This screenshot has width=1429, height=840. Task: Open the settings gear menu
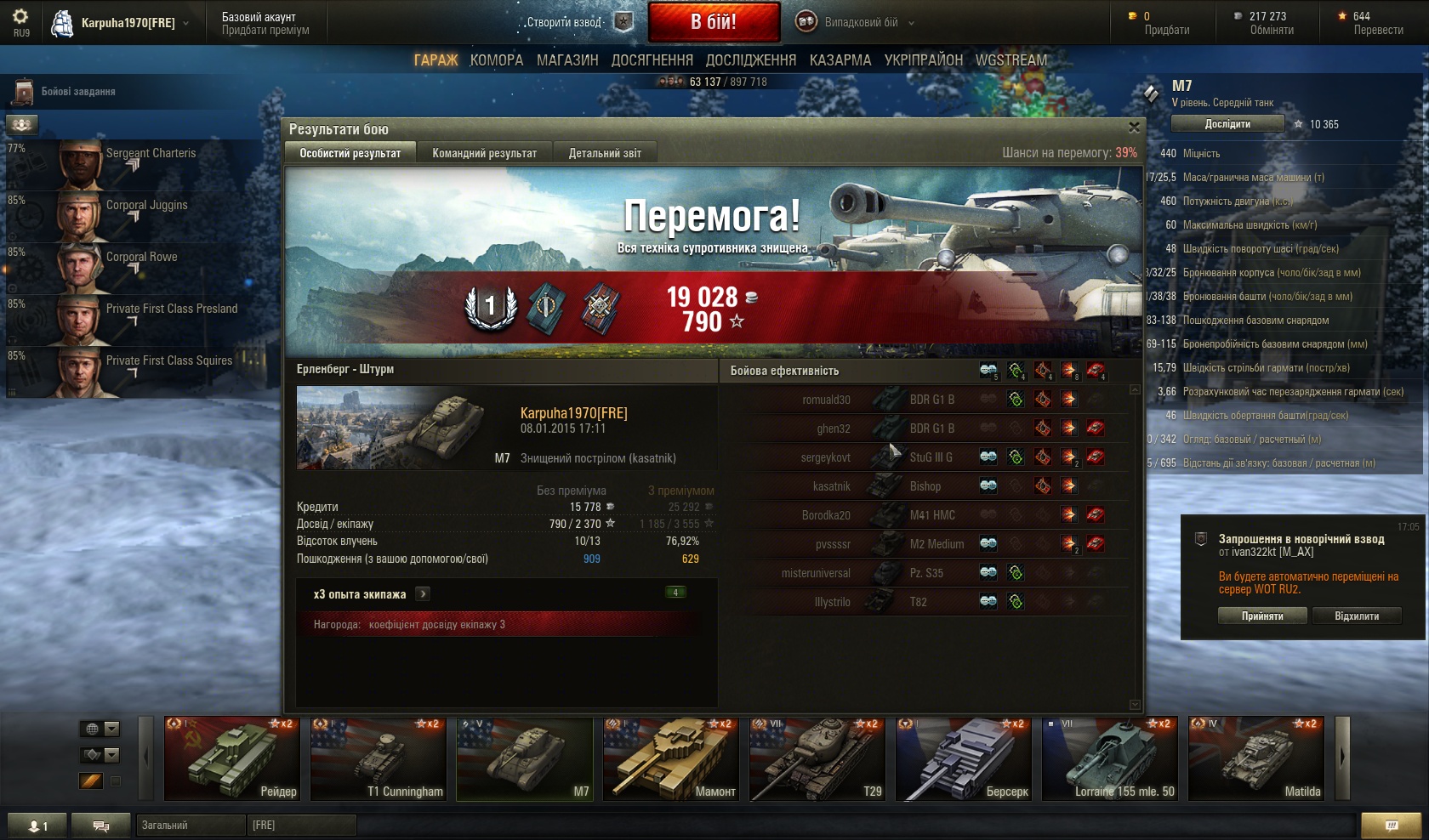[x=20, y=16]
